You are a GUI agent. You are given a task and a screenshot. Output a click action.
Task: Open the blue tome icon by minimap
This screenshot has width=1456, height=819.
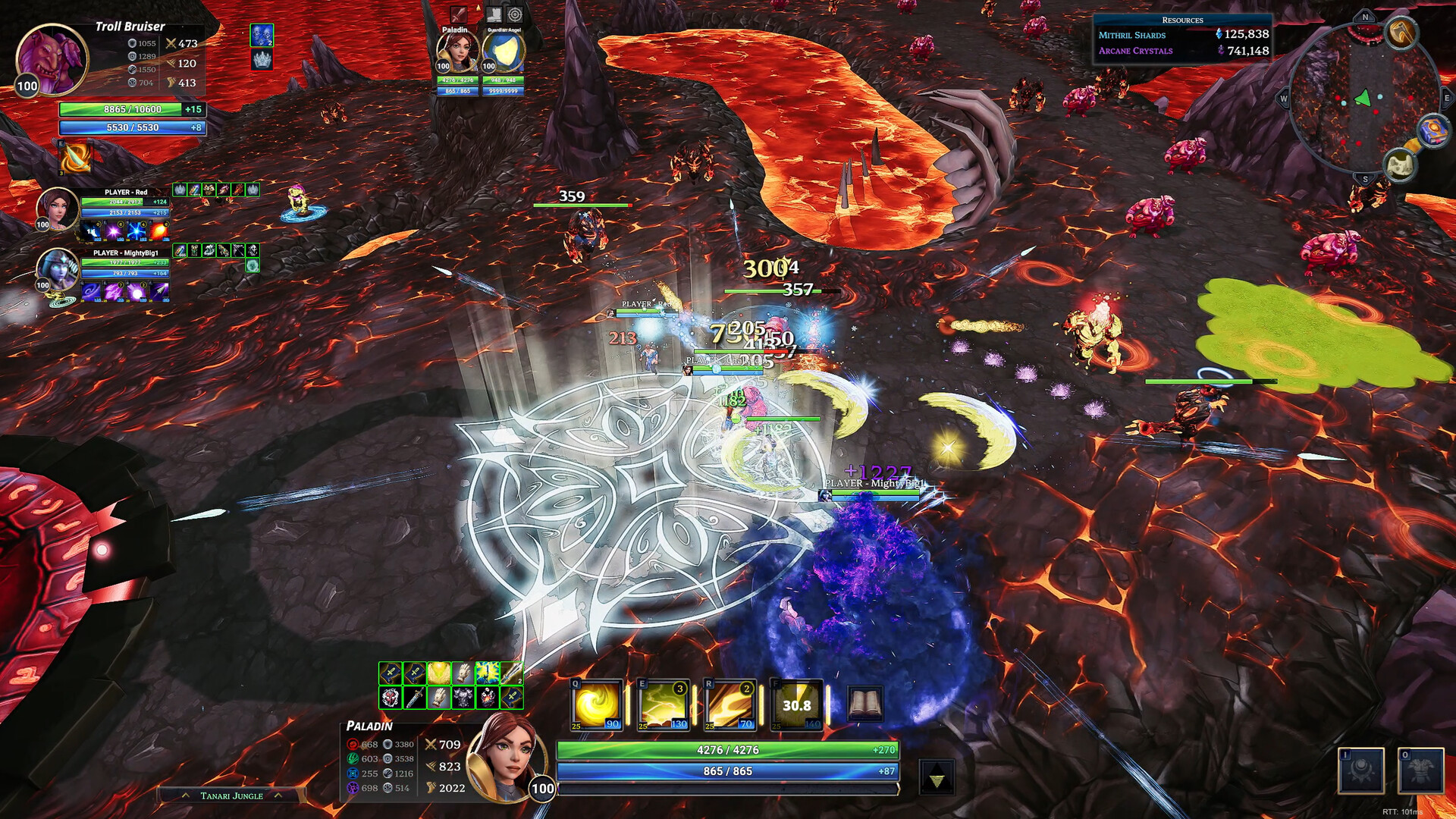(x=1432, y=131)
